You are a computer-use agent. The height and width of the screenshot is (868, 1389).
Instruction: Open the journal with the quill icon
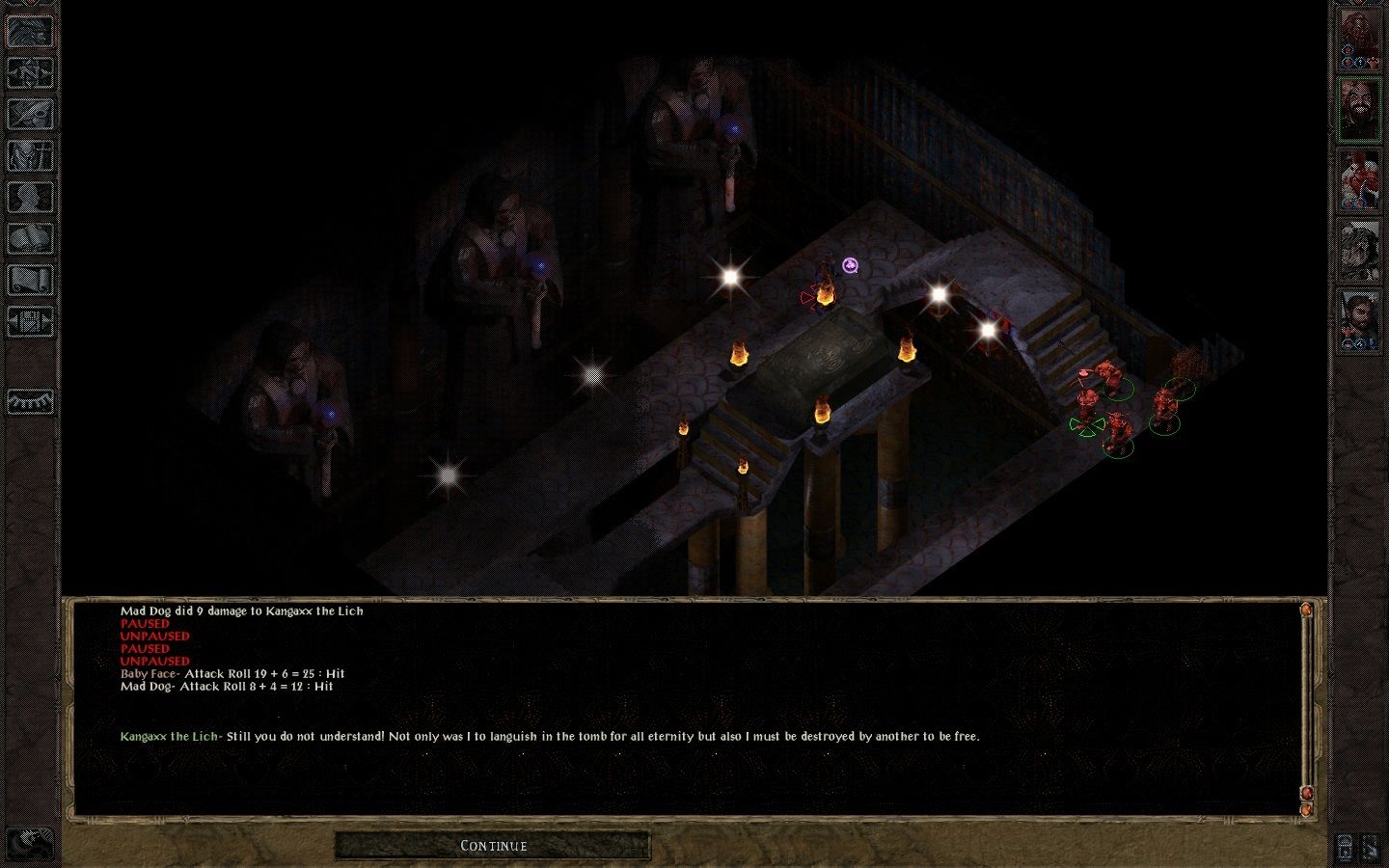click(31, 114)
